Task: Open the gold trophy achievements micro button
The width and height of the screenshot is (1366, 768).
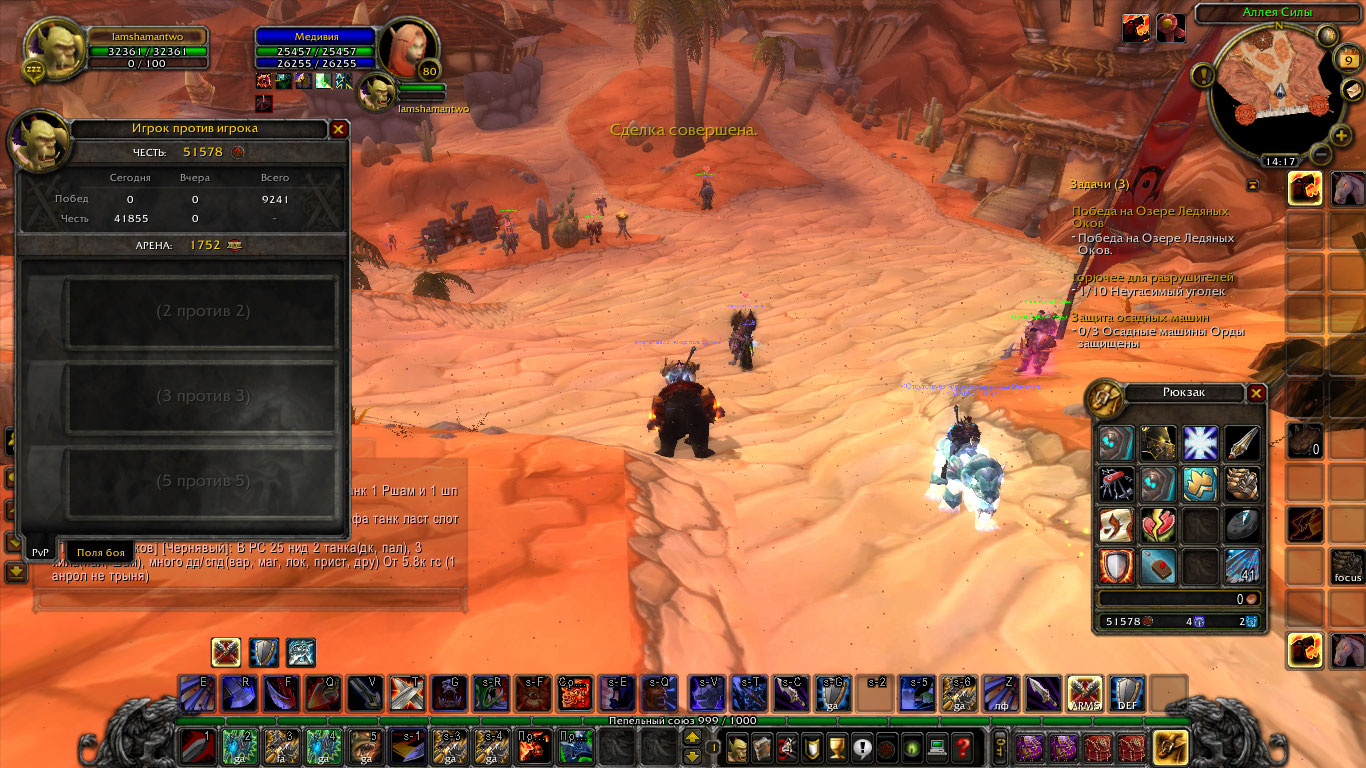Action: tap(838, 746)
